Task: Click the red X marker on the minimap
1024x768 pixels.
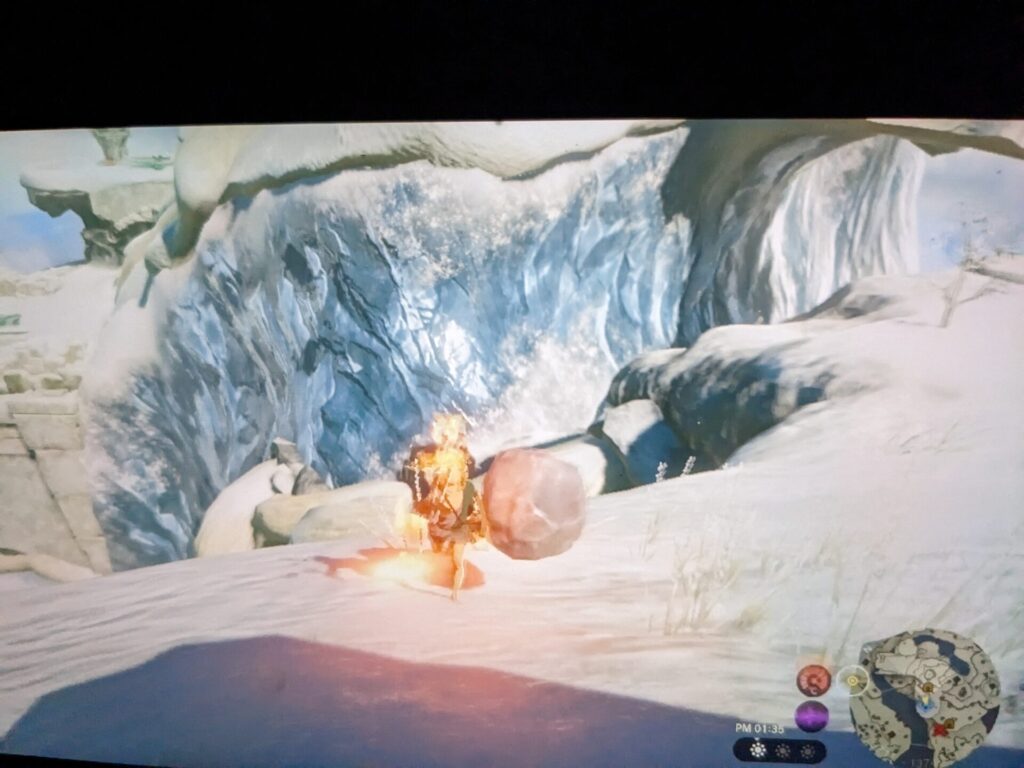Action: coord(939,729)
